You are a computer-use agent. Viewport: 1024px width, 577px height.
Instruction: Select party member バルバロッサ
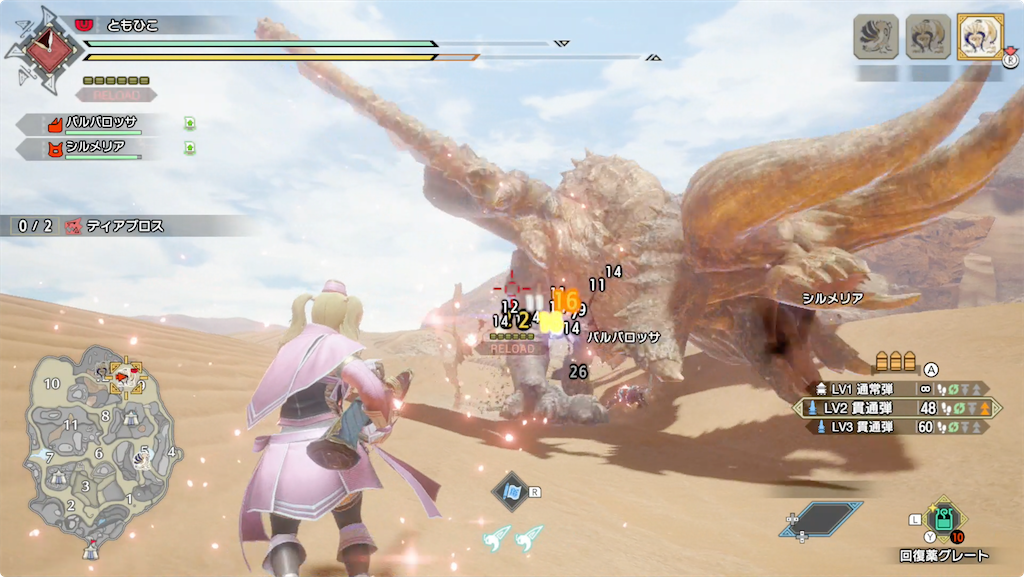point(100,124)
